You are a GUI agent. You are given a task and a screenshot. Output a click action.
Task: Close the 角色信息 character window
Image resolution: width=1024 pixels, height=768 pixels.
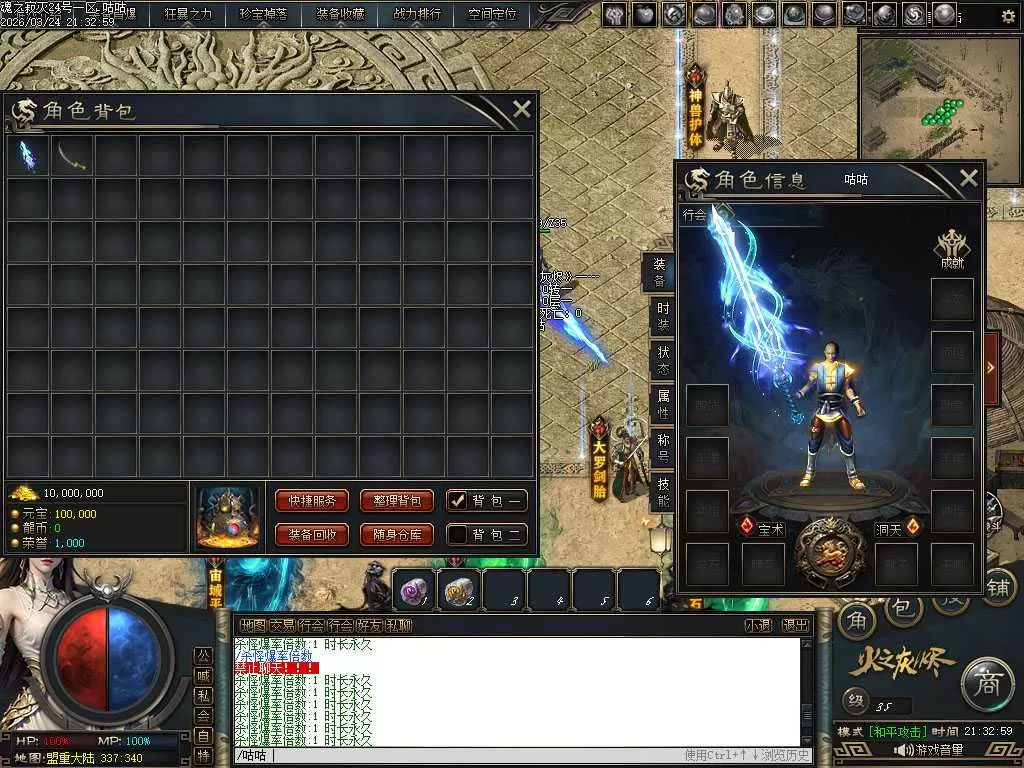pos(968,179)
